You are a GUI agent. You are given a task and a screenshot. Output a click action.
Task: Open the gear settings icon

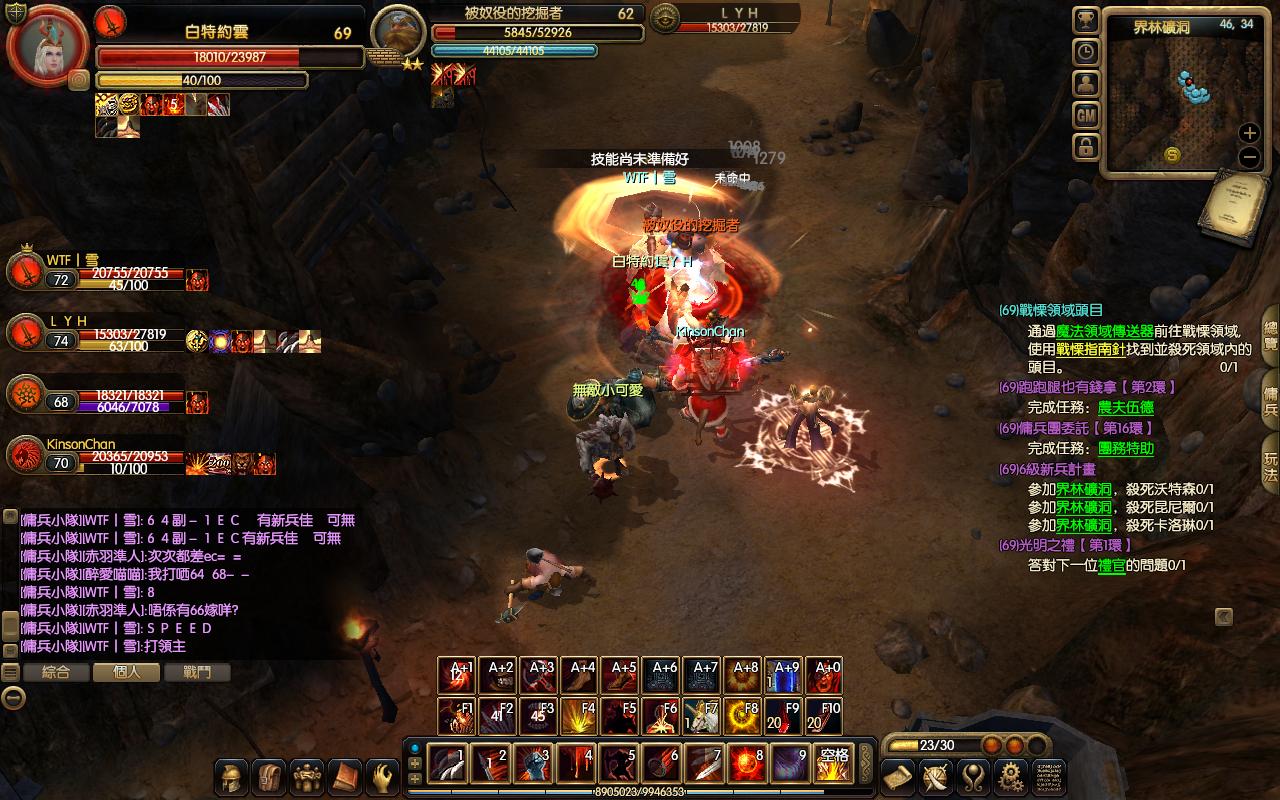pyautogui.click(x=1012, y=776)
